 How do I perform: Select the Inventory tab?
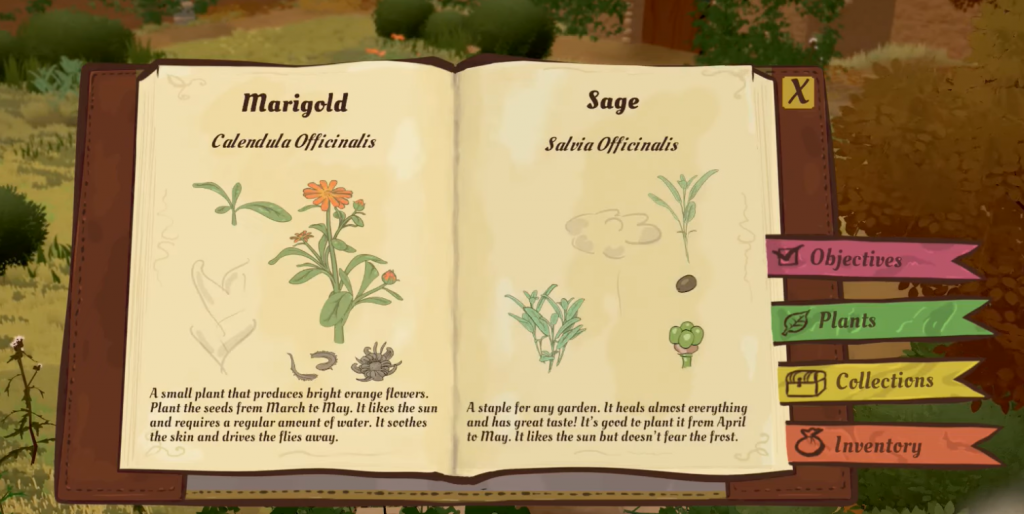click(x=876, y=446)
